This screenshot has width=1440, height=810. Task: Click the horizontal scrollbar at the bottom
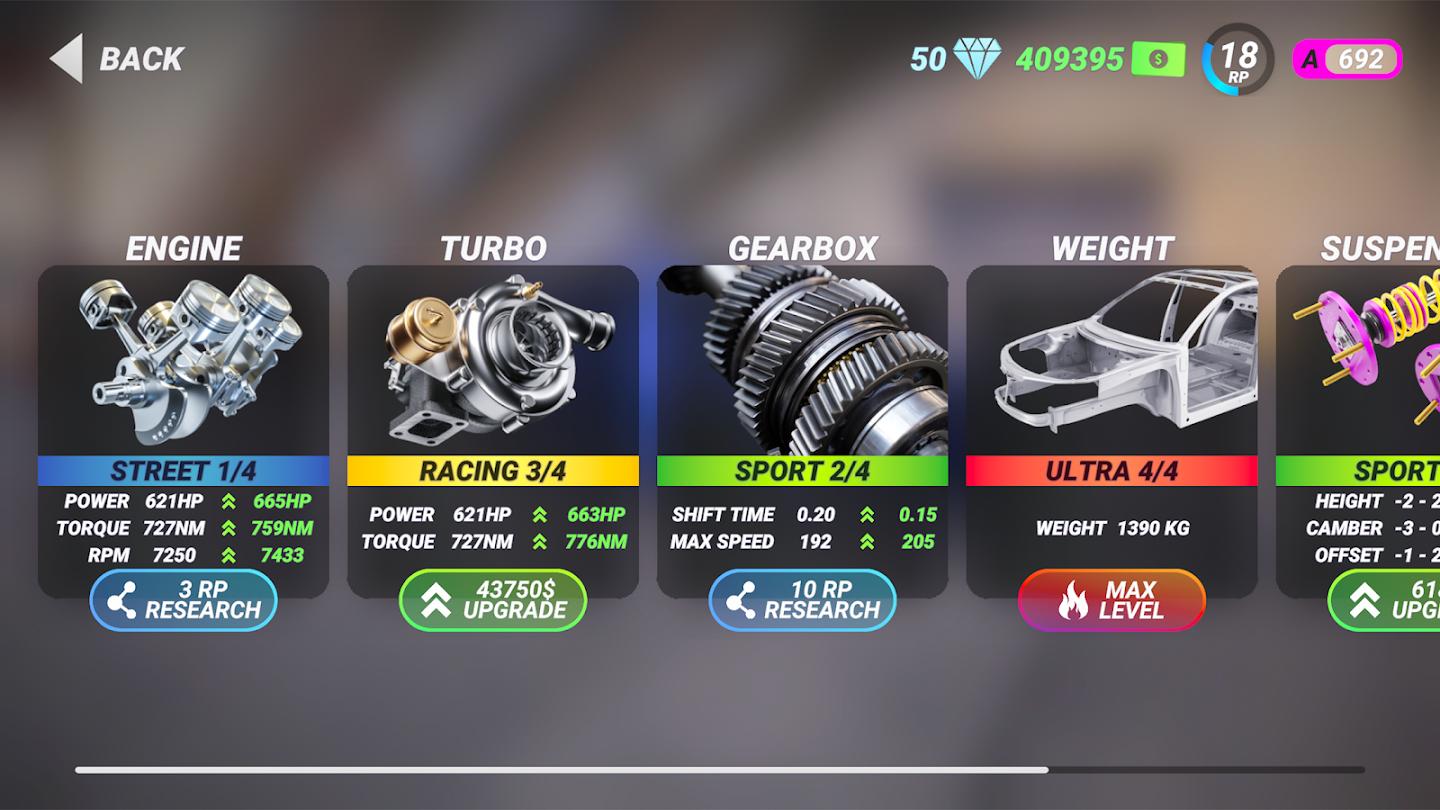click(720, 768)
